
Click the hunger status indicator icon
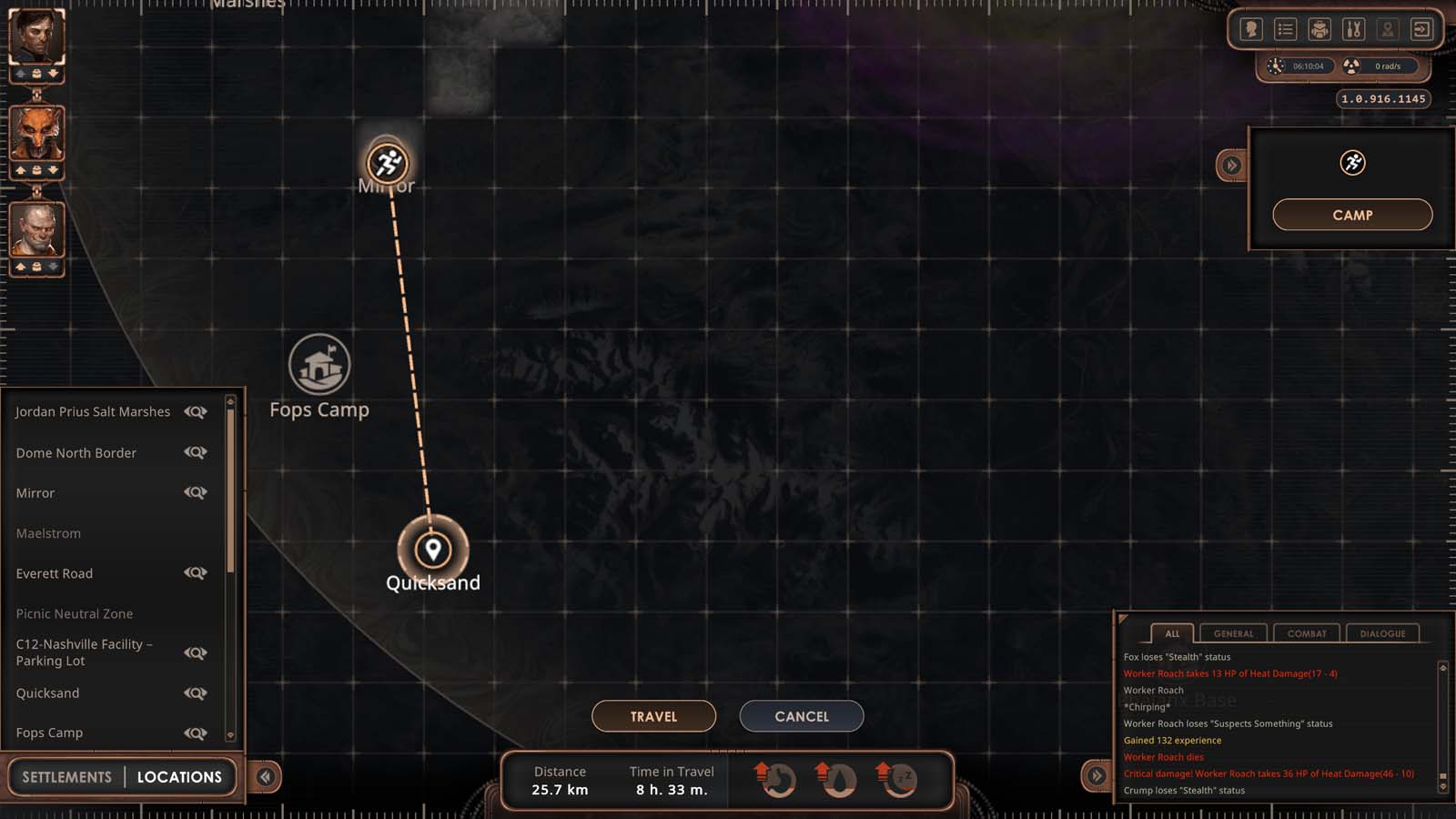click(776, 781)
